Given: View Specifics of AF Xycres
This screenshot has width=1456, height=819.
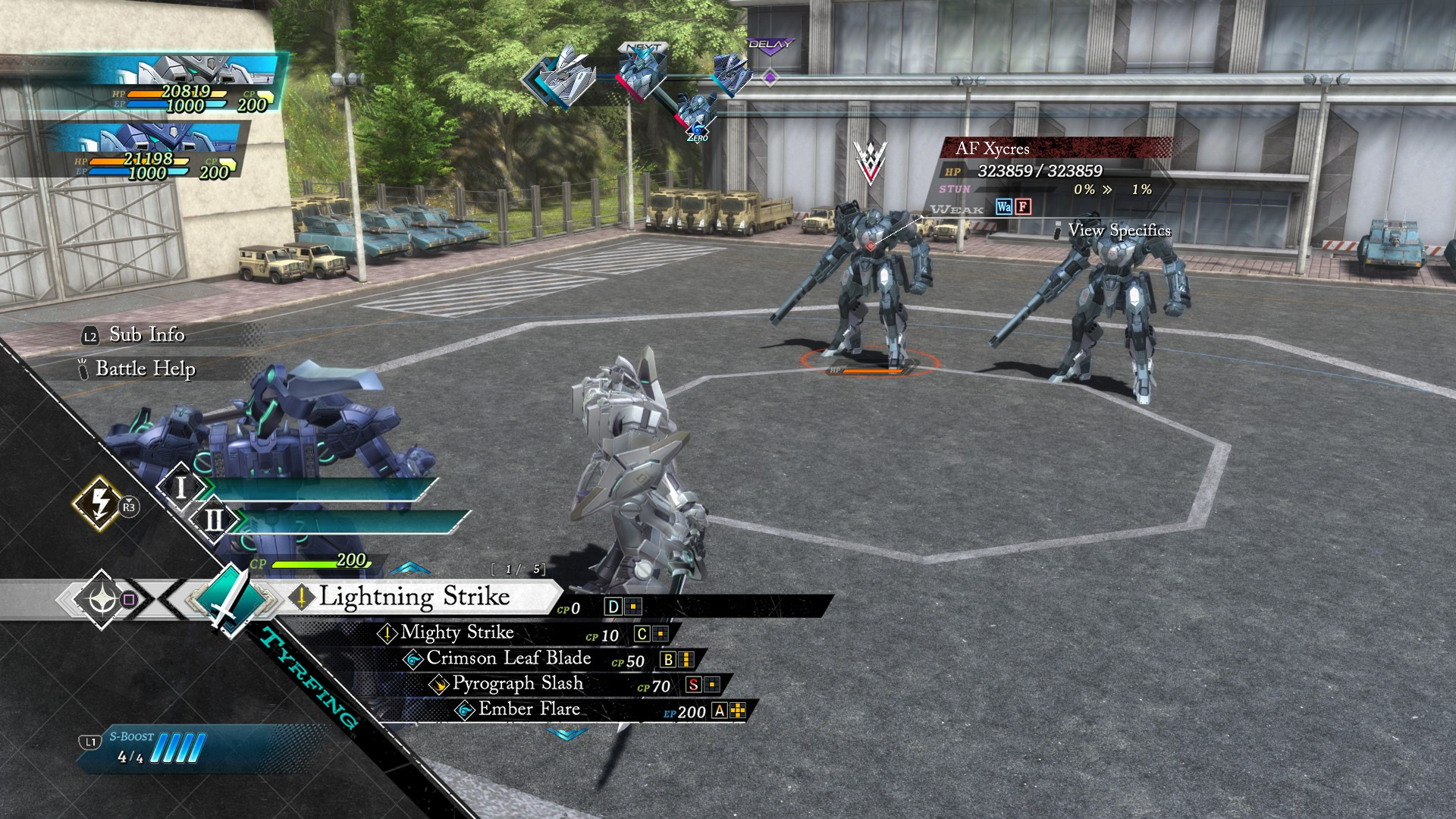Looking at the screenshot, I should click(1119, 231).
